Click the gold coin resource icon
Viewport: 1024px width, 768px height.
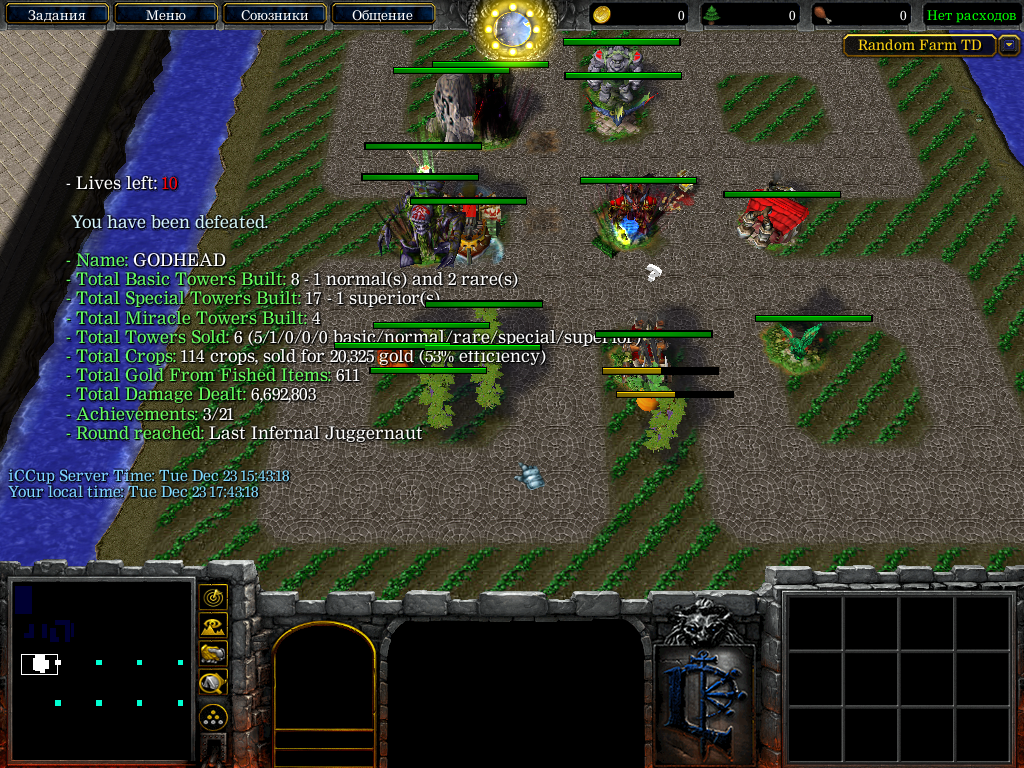click(602, 15)
